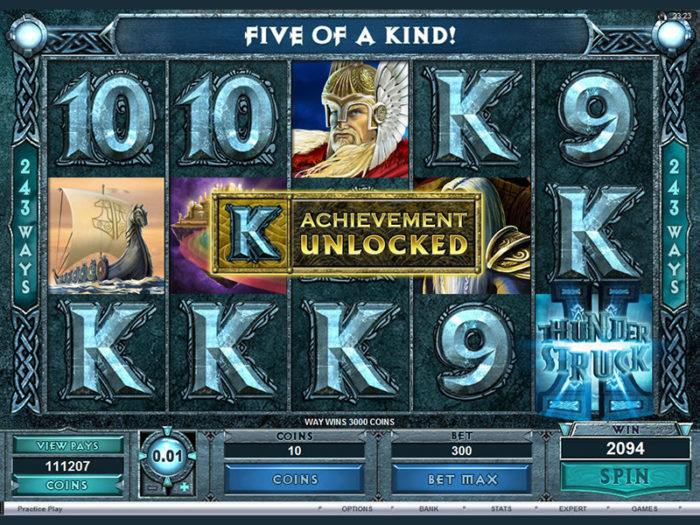Open the Options menu
This screenshot has height=525, width=700.
coord(357,508)
